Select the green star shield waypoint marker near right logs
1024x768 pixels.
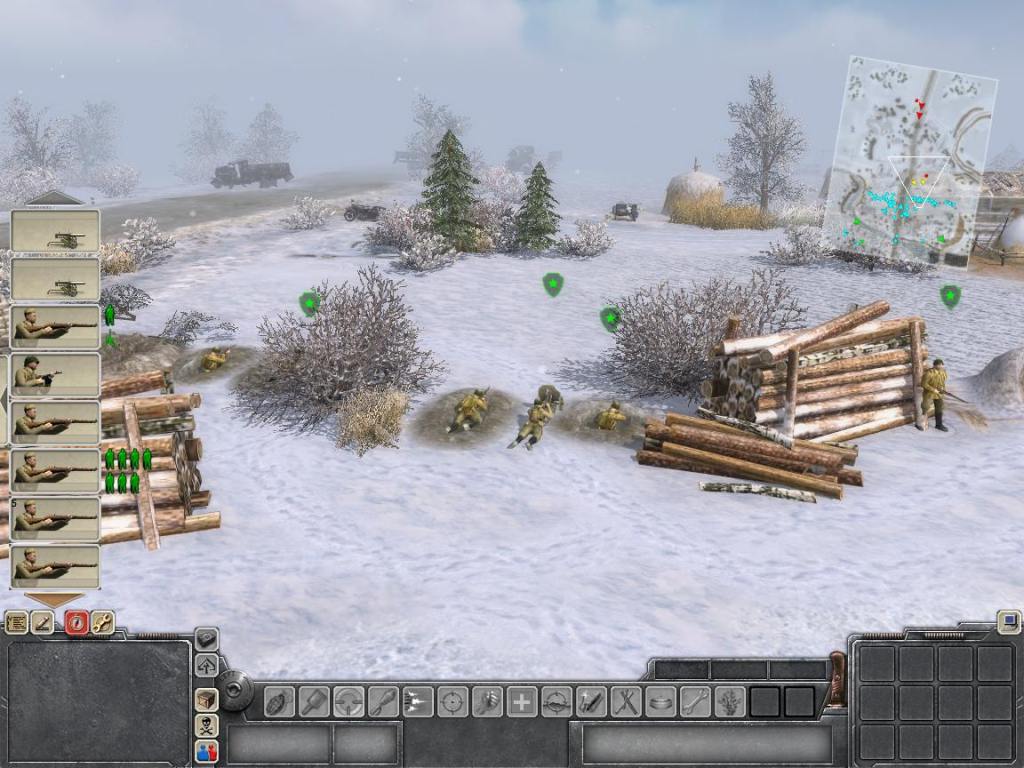click(950, 296)
